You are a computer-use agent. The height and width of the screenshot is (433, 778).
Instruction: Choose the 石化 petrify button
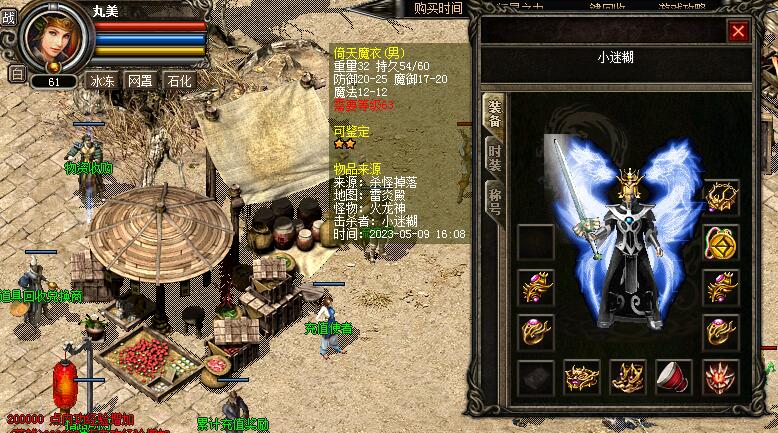pos(179,80)
